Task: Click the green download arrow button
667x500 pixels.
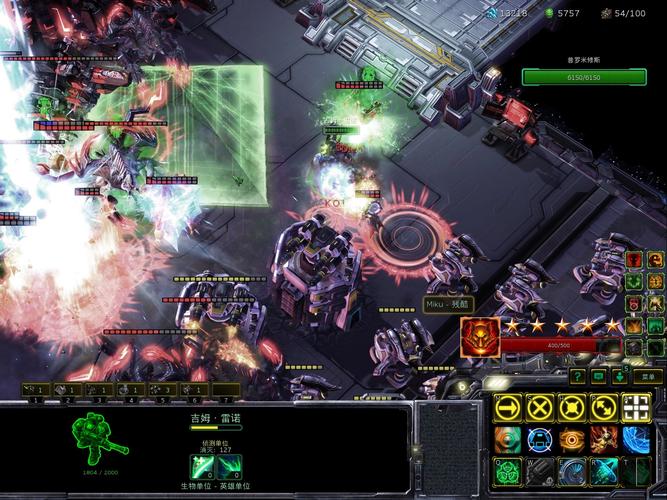Action: tap(621, 376)
